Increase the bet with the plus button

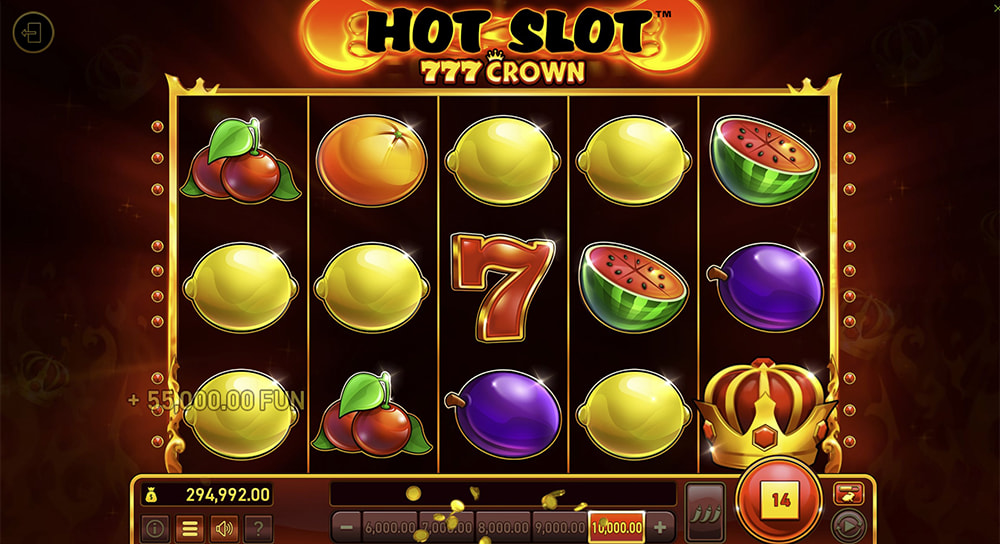click(660, 527)
